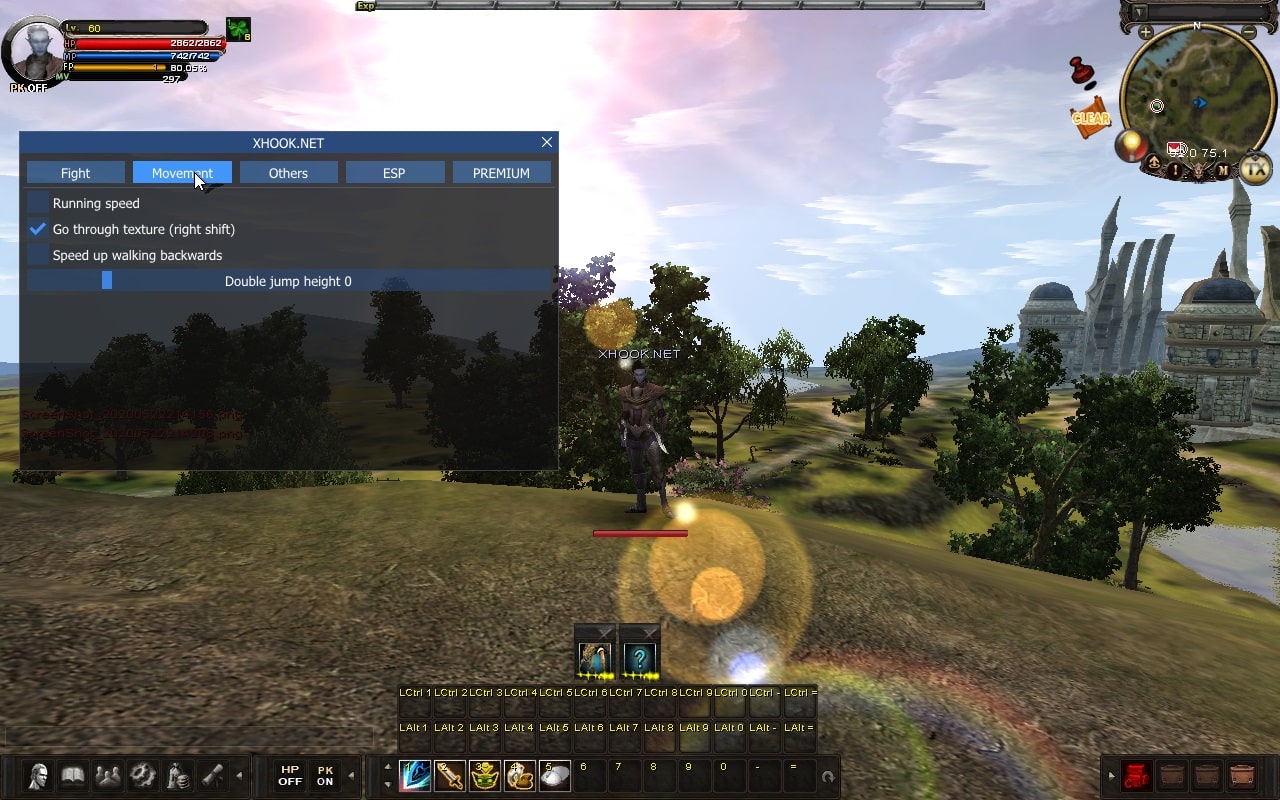Select the sword skill in hotbar slot 2

(x=450, y=776)
